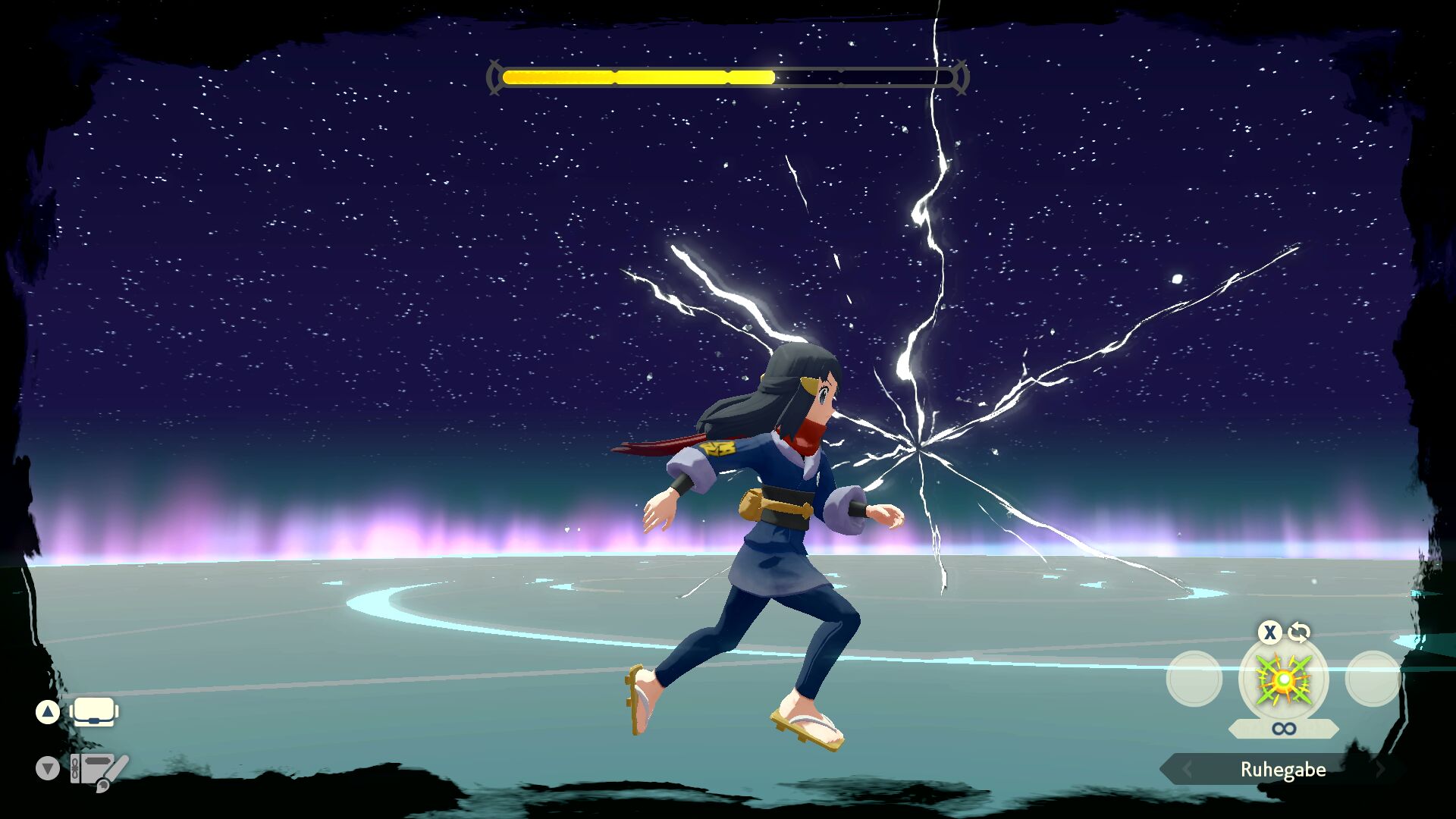Open the satchel bag icon
The image size is (1456, 819).
coord(94,712)
